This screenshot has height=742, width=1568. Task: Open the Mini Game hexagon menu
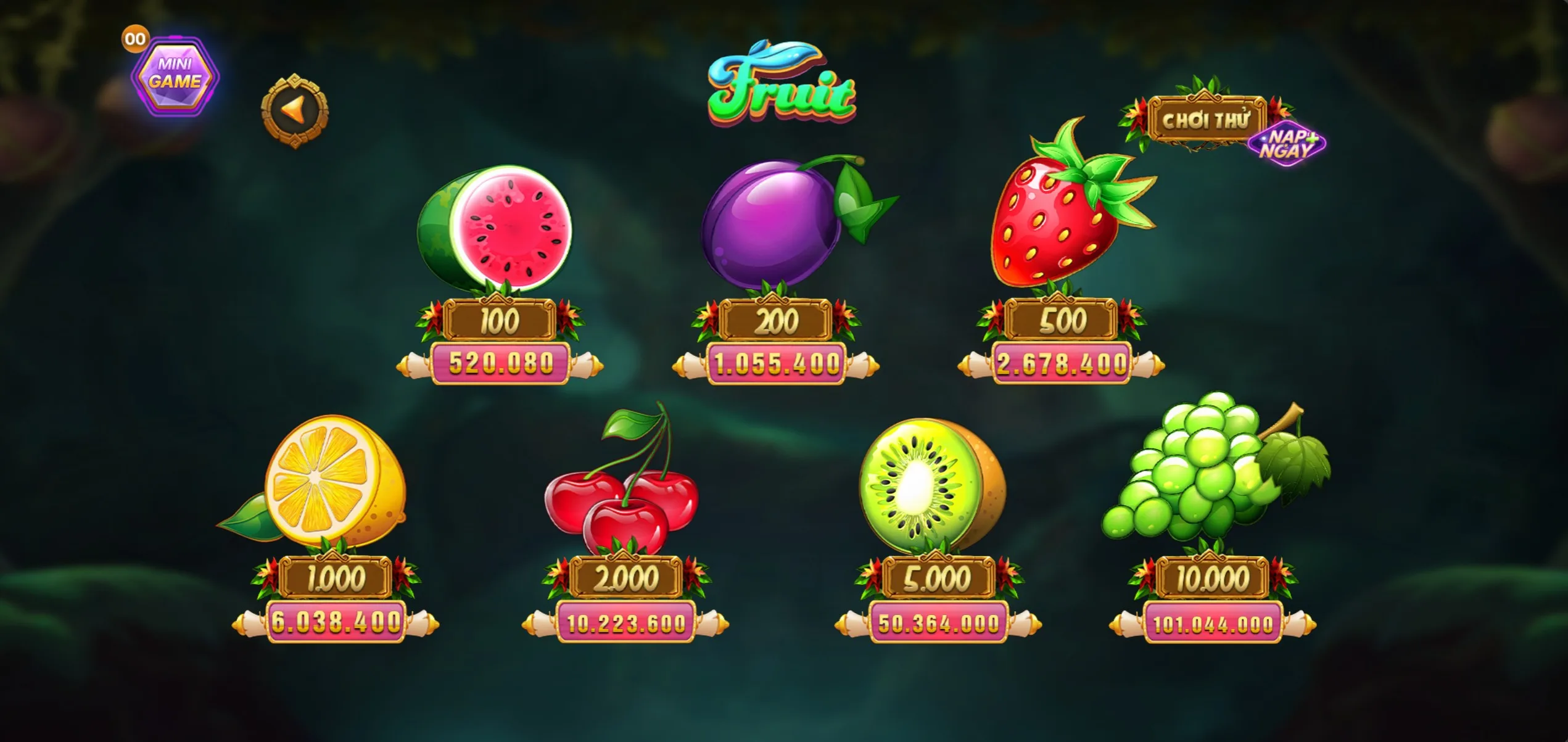175,75
